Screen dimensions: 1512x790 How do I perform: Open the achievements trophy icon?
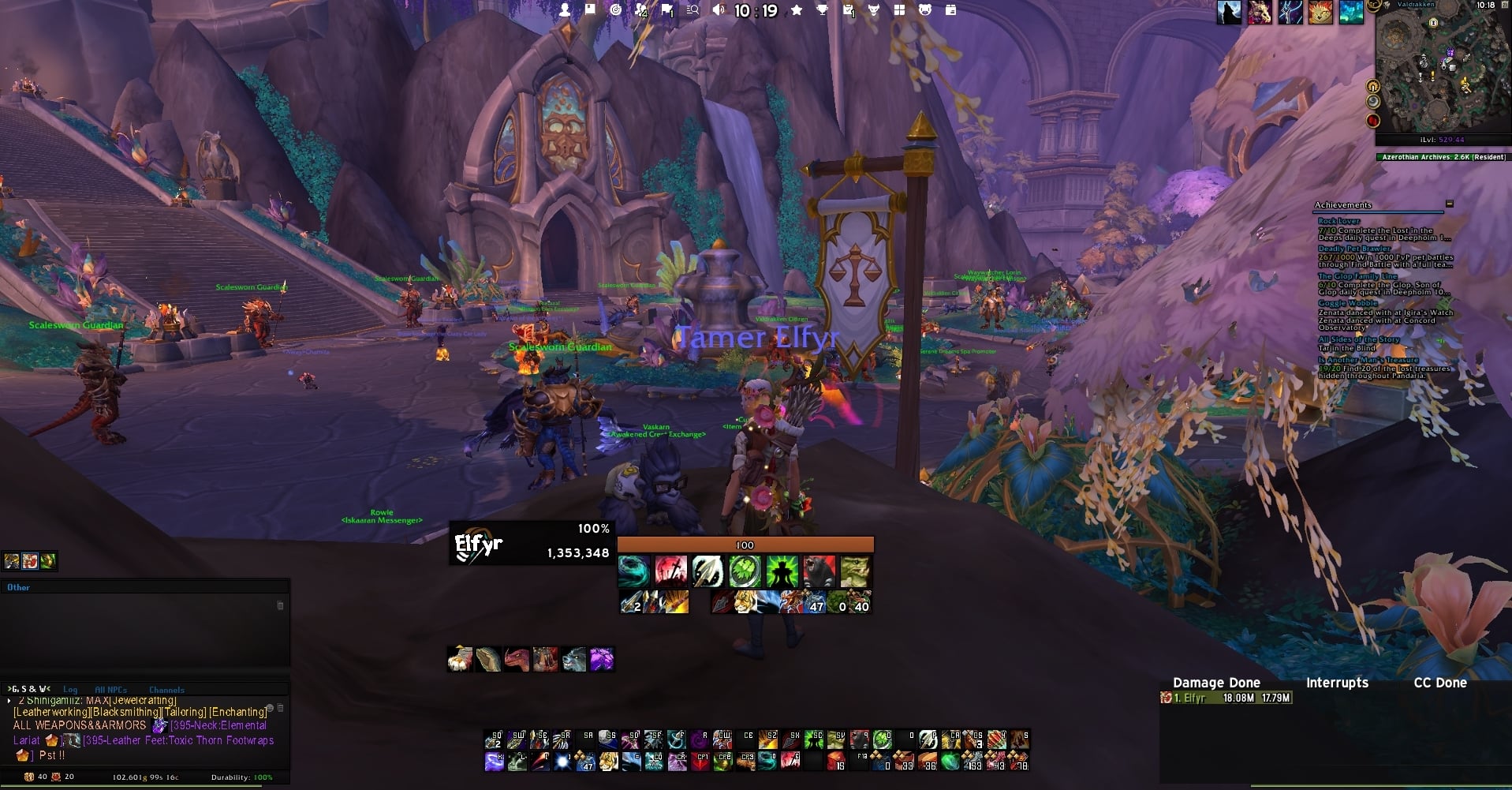tap(823, 10)
